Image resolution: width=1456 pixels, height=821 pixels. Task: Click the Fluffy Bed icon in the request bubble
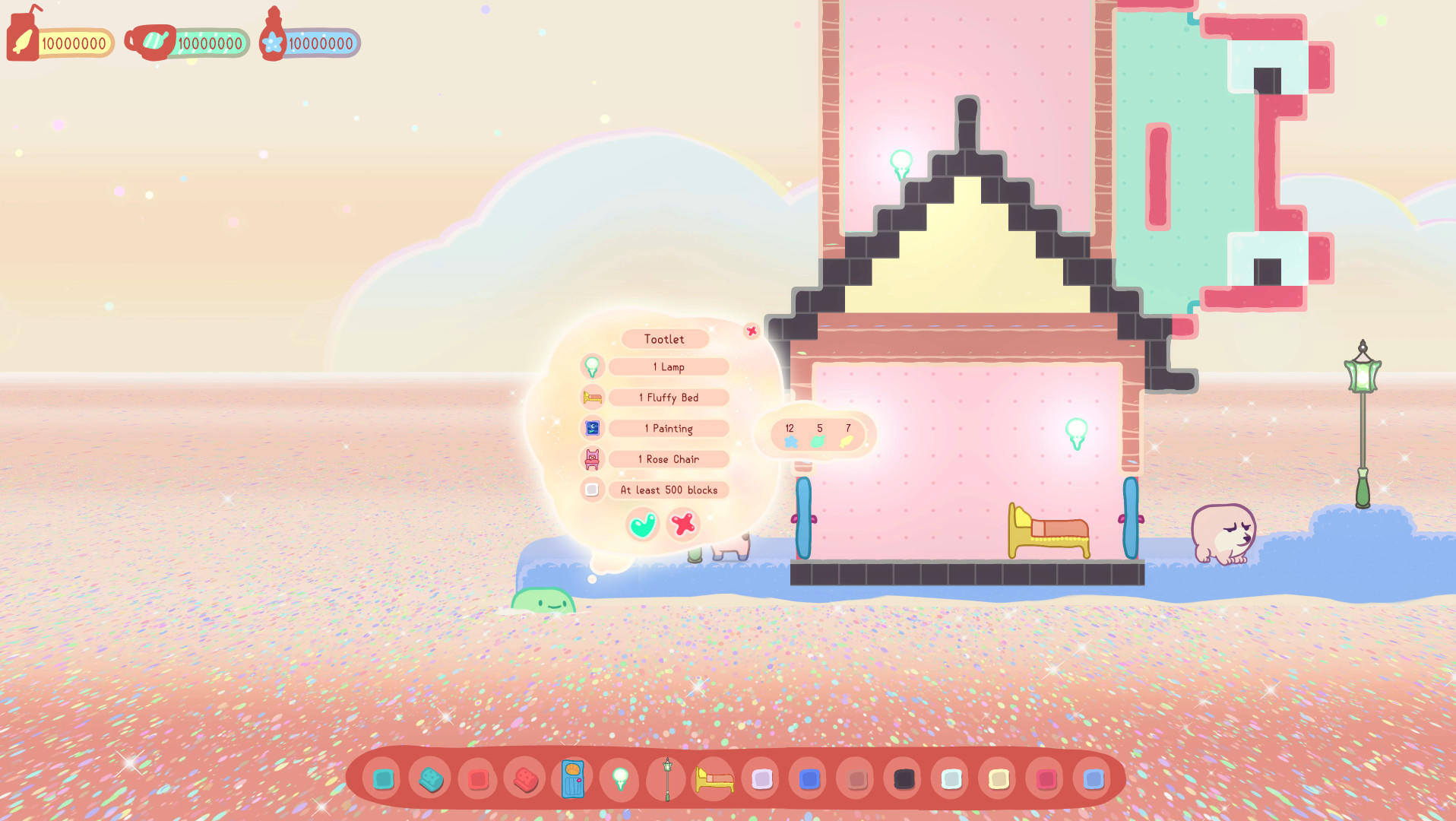point(593,398)
